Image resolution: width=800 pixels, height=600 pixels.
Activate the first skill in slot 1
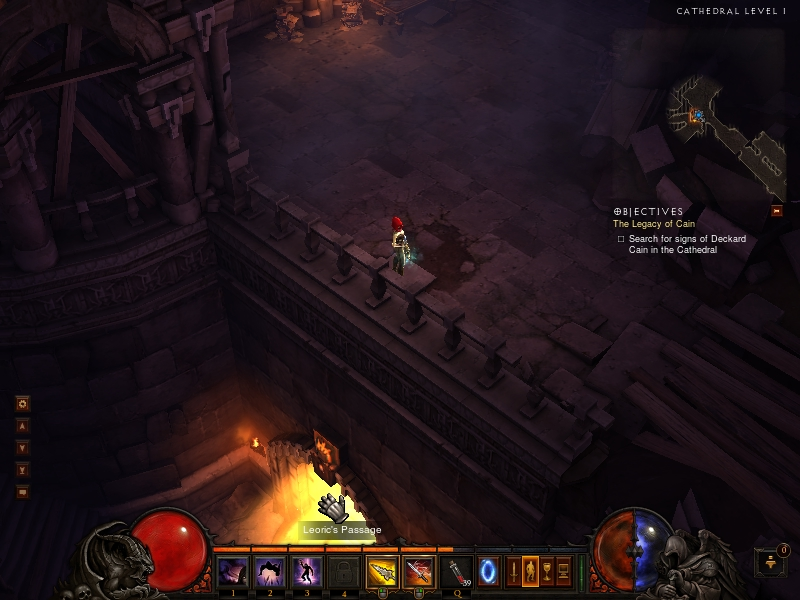click(x=232, y=572)
